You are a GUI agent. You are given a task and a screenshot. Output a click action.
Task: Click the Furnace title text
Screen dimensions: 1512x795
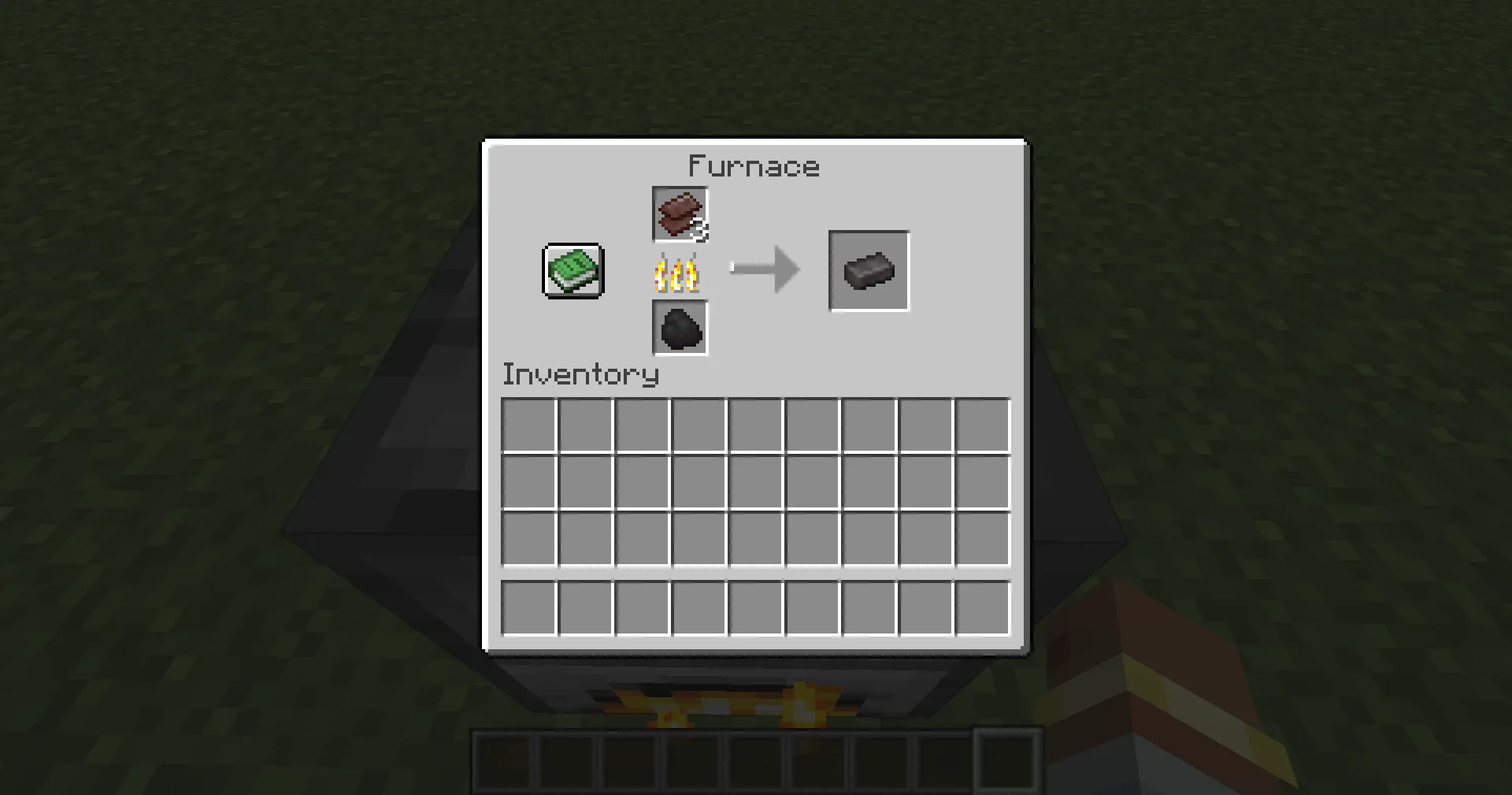(x=754, y=165)
